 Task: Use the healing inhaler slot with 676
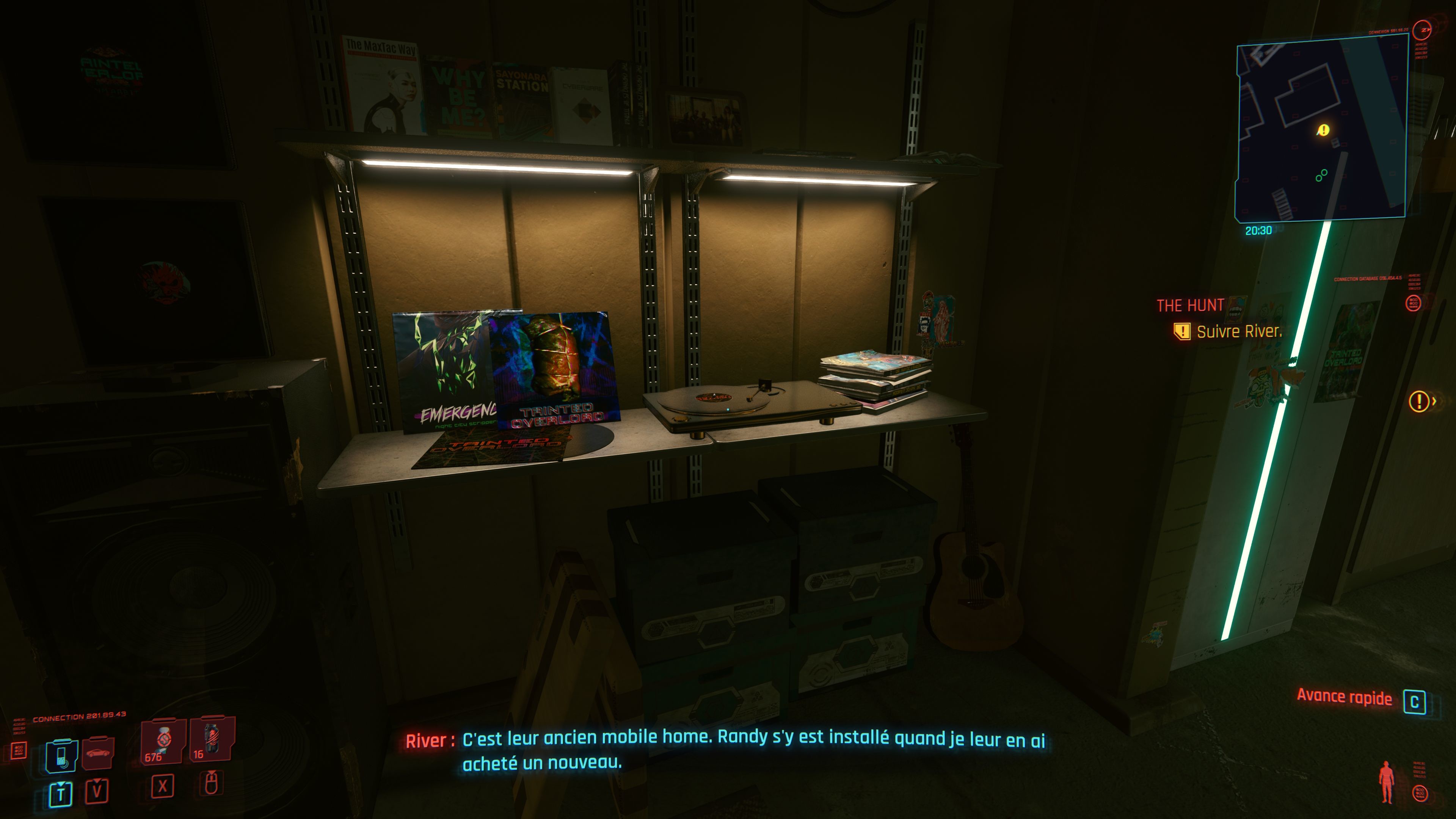[x=163, y=741]
